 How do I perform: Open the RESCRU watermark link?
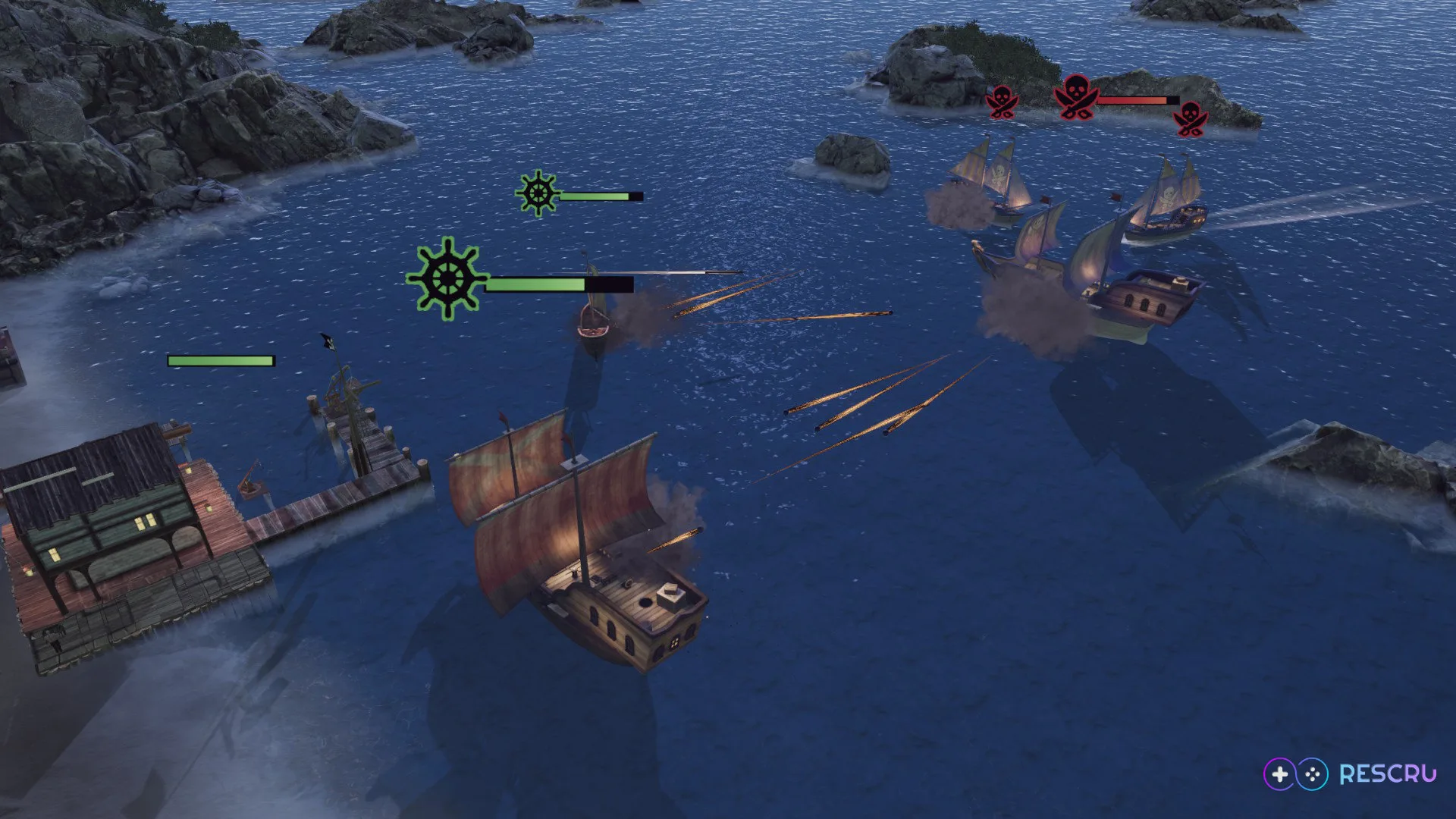pyautogui.click(x=1389, y=773)
